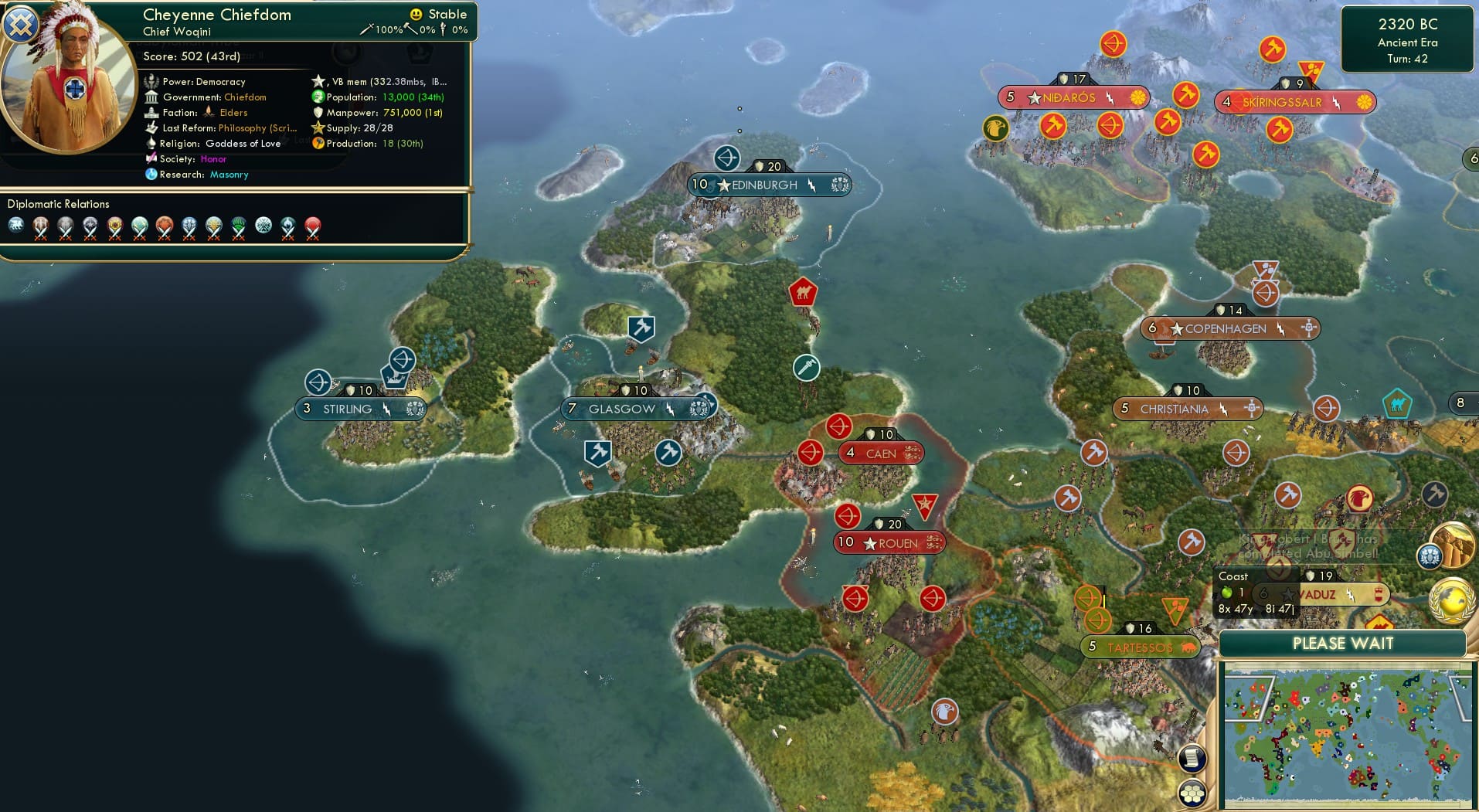Viewport: 1479px width, 812px height.
Task: Click the blue thistle notification bubble
Action: [1429, 556]
